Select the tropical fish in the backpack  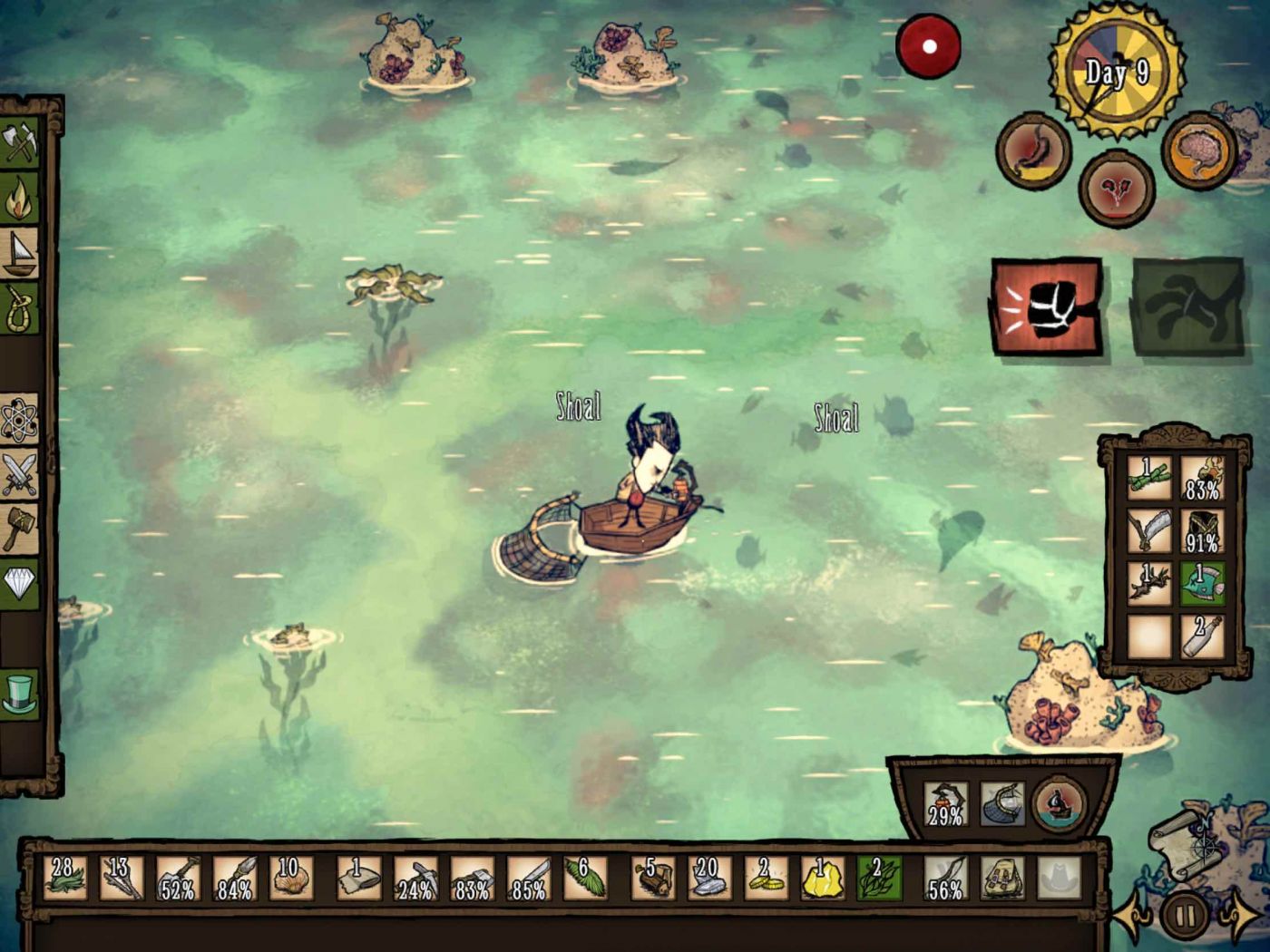point(1203,583)
